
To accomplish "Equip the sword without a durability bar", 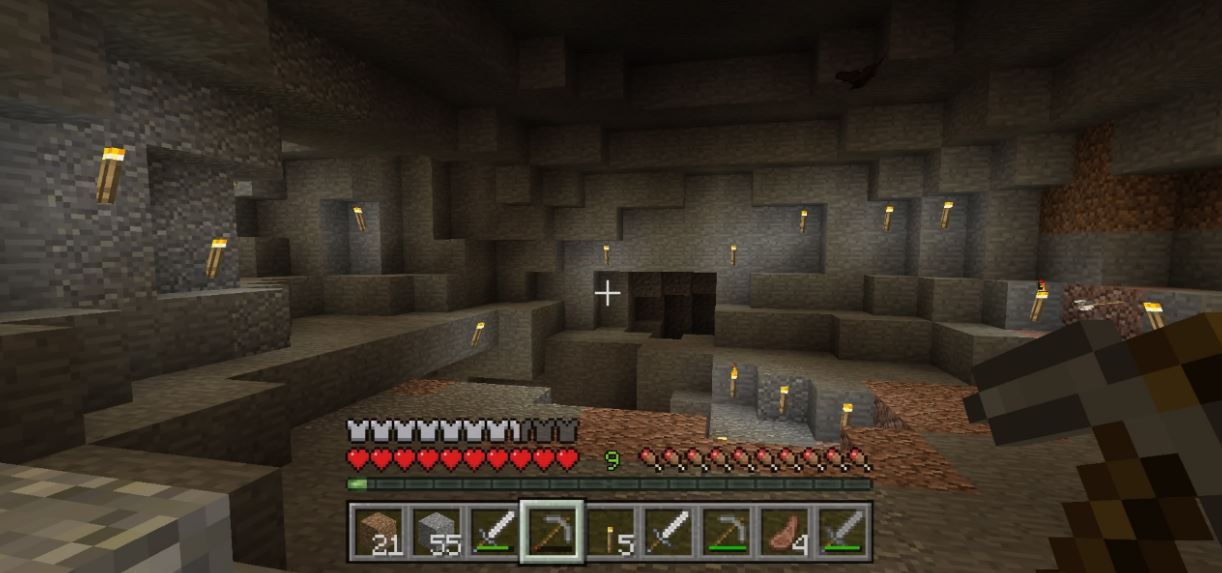I will (x=668, y=530).
